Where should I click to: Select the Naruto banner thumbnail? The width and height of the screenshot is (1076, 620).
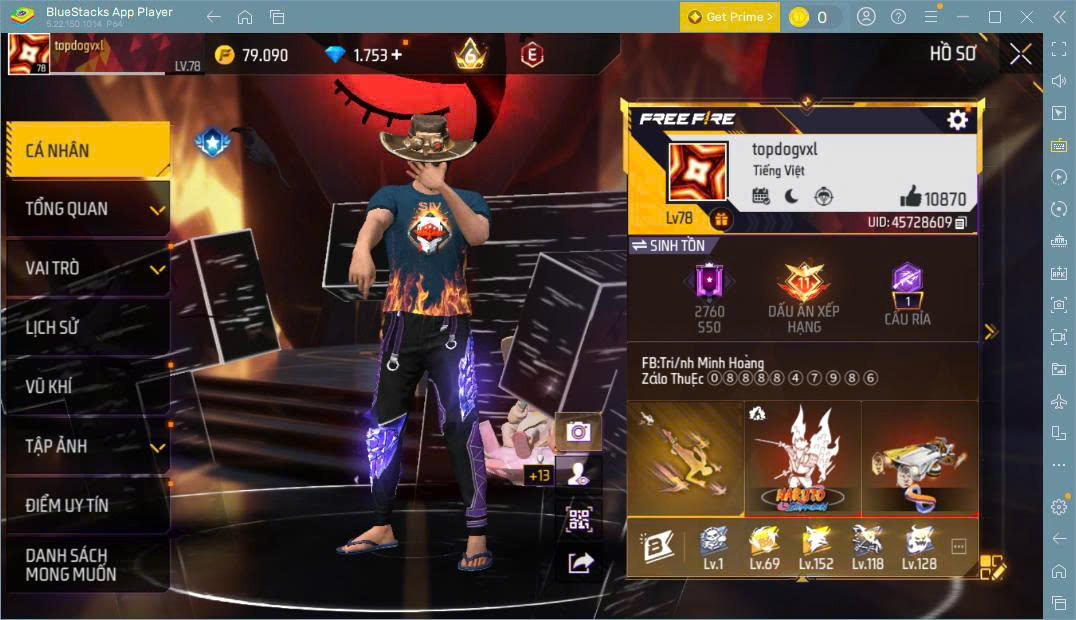tap(803, 456)
